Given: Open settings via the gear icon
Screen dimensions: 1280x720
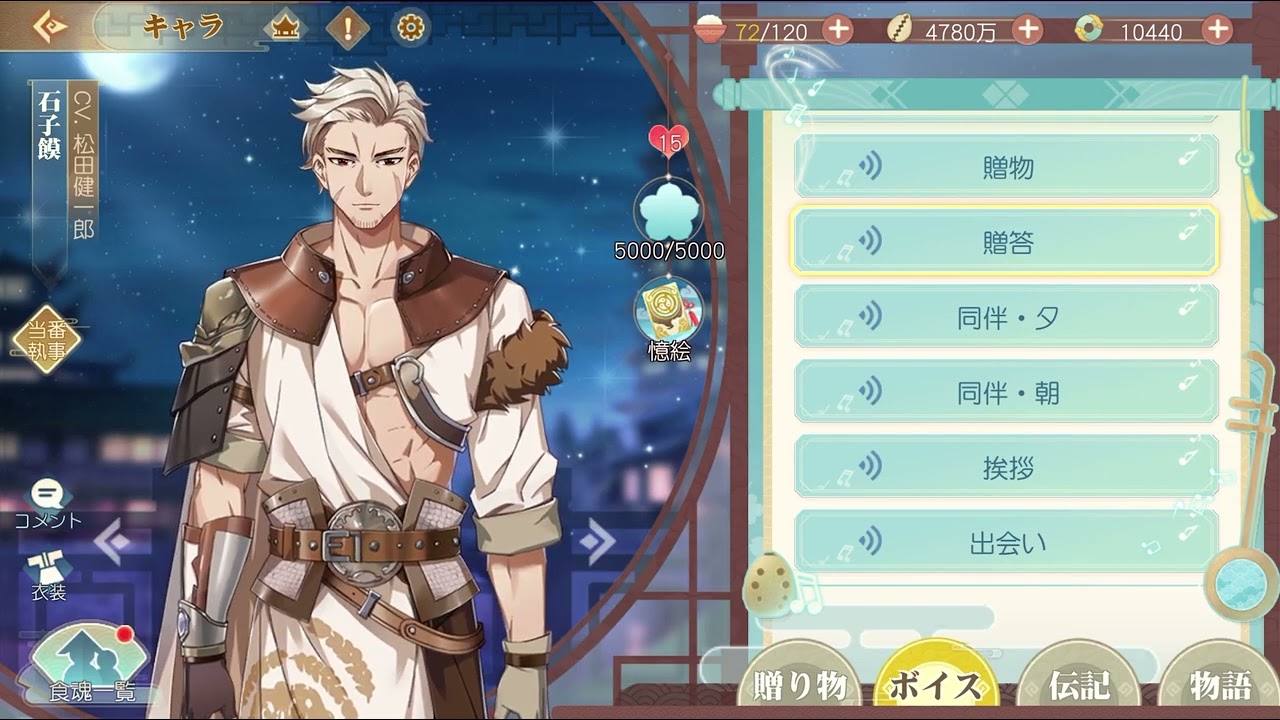Looking at the screenshot, I should (x=410, y=28).
